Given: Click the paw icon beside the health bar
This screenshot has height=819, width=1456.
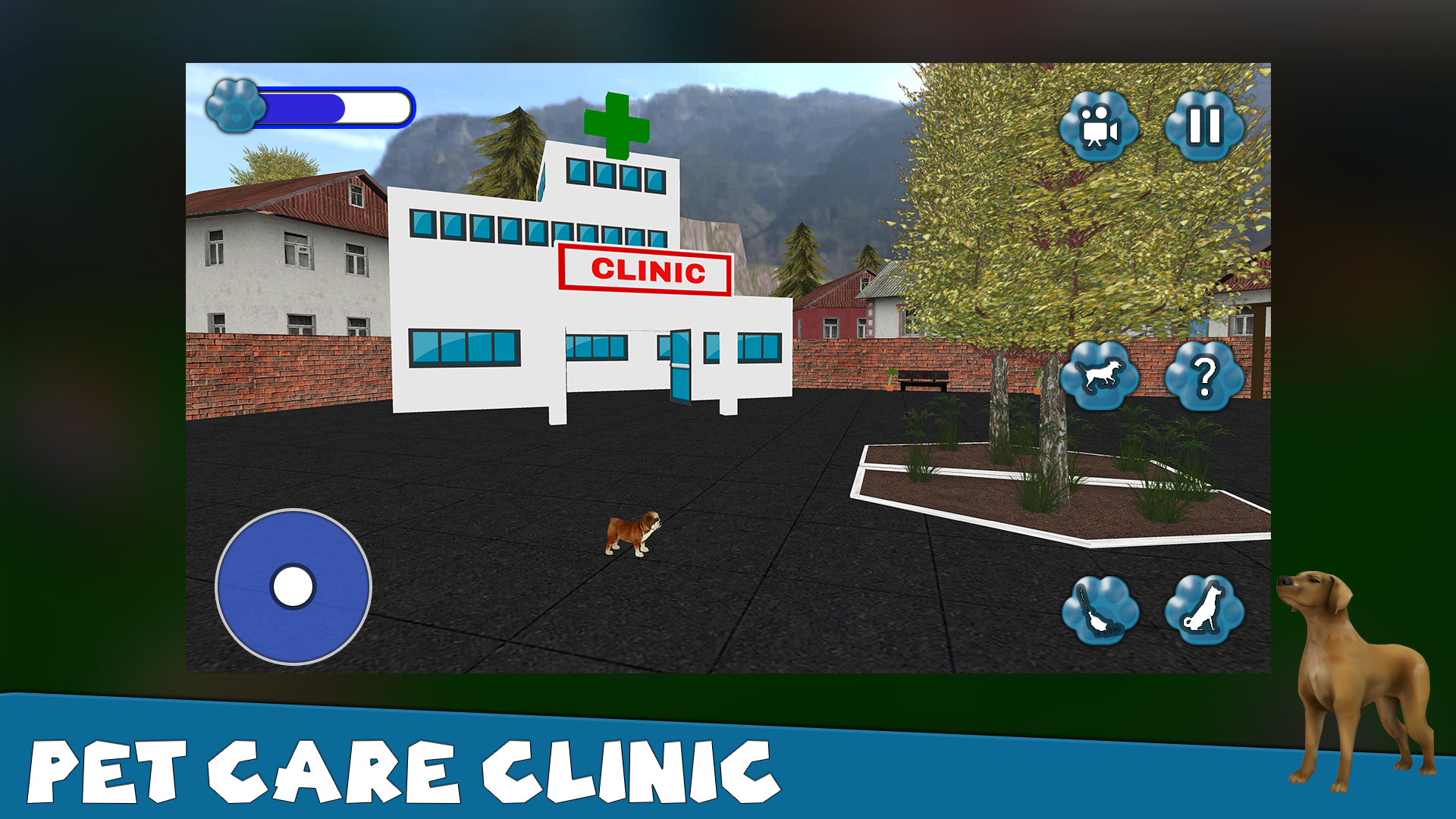Looking at the screenshot, I should pyautogui.click(x=234, y=106).
